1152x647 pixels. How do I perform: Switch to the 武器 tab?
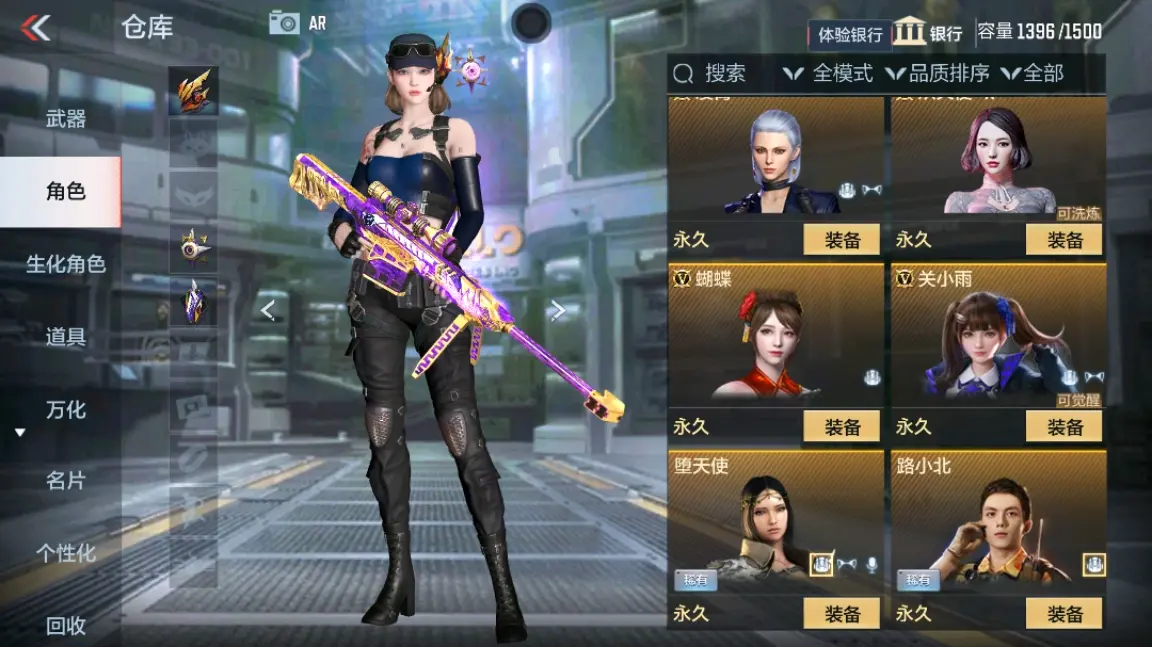(66, 119)
